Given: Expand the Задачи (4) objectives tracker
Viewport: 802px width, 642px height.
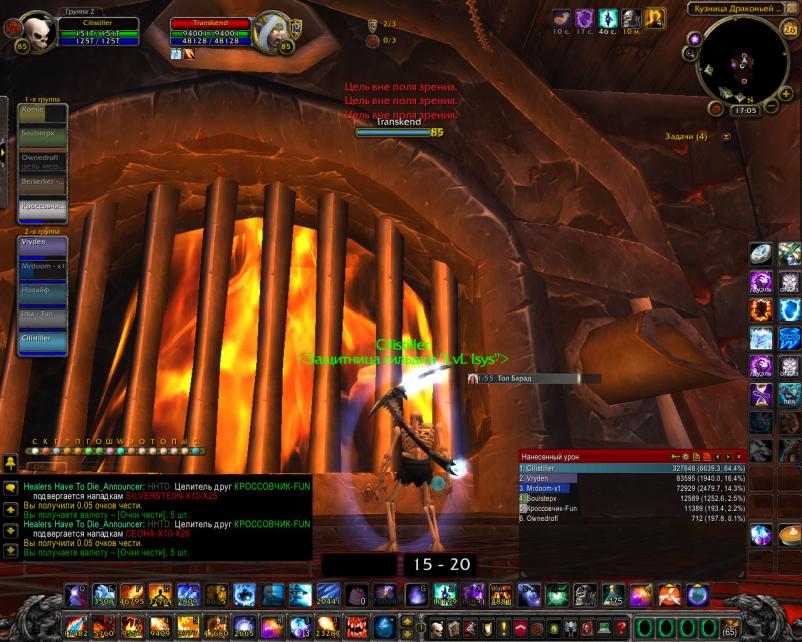Looking at the screenshot, I should point(727,136).
